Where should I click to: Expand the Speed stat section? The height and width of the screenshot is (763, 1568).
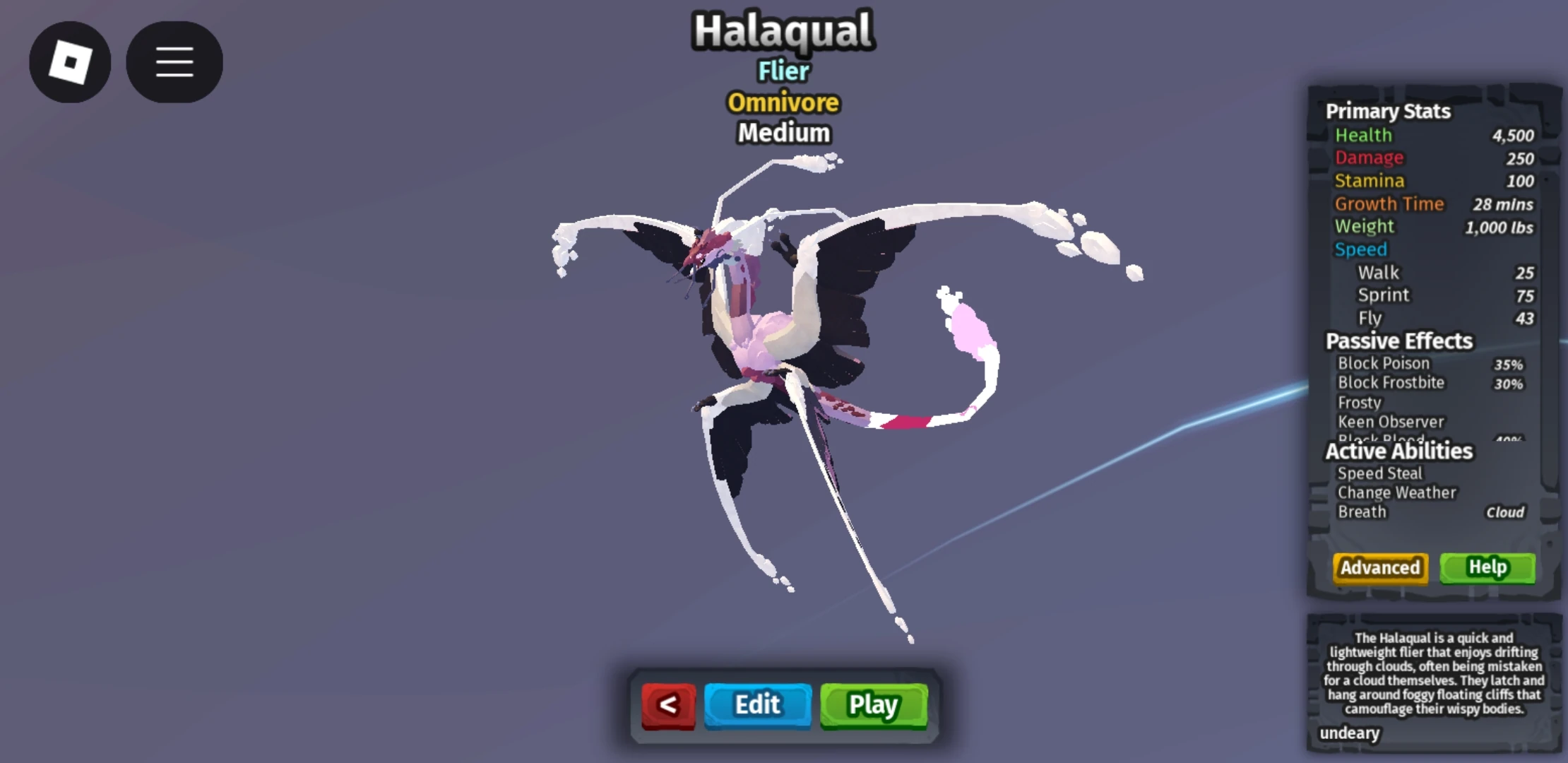1362,249
